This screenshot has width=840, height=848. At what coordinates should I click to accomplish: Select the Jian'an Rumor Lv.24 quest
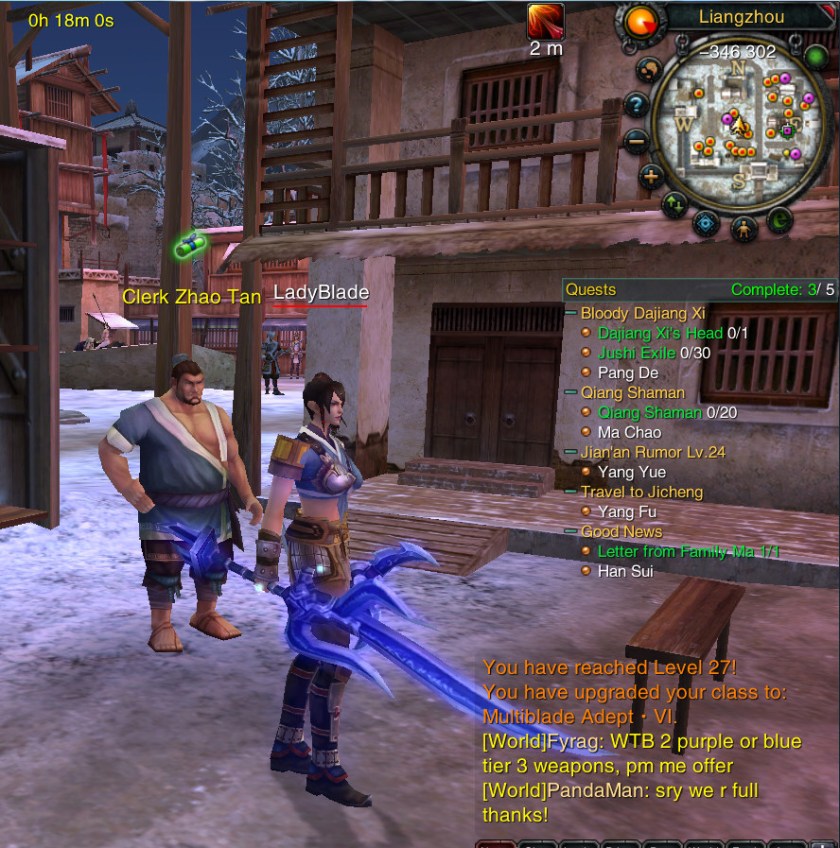(652, 452)
